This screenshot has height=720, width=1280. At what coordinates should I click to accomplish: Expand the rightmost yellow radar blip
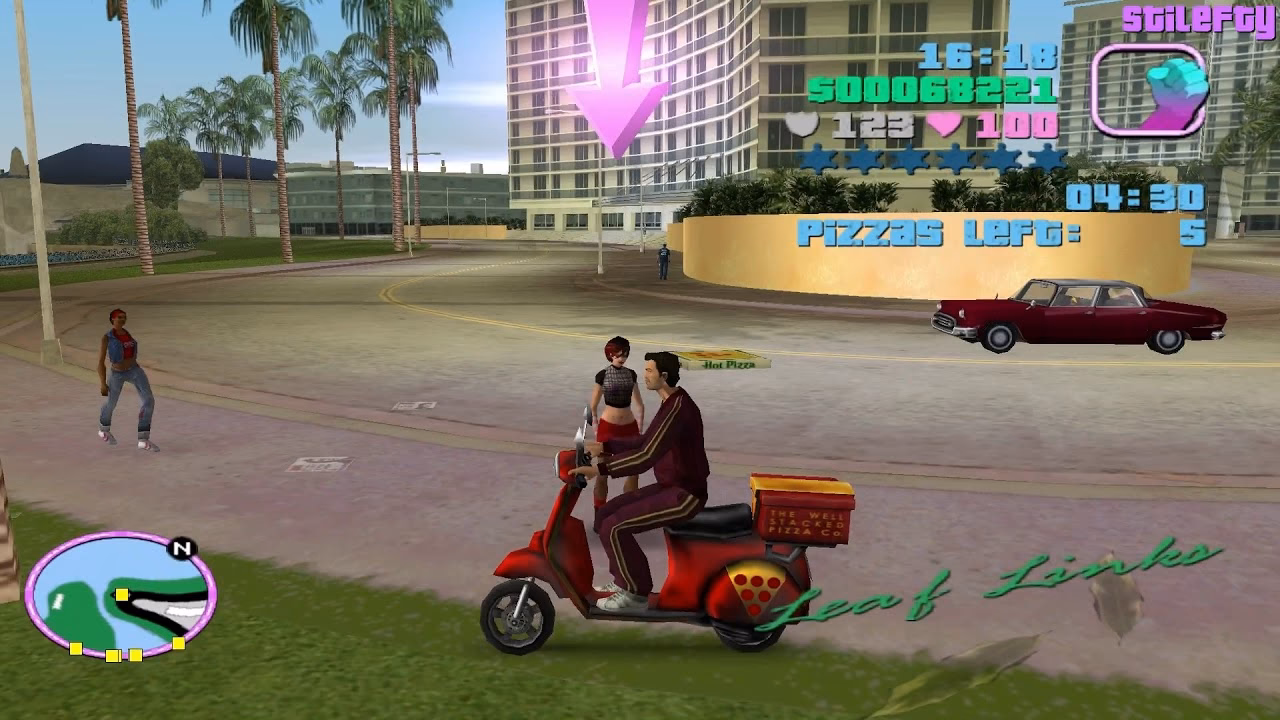click(179, 643)
